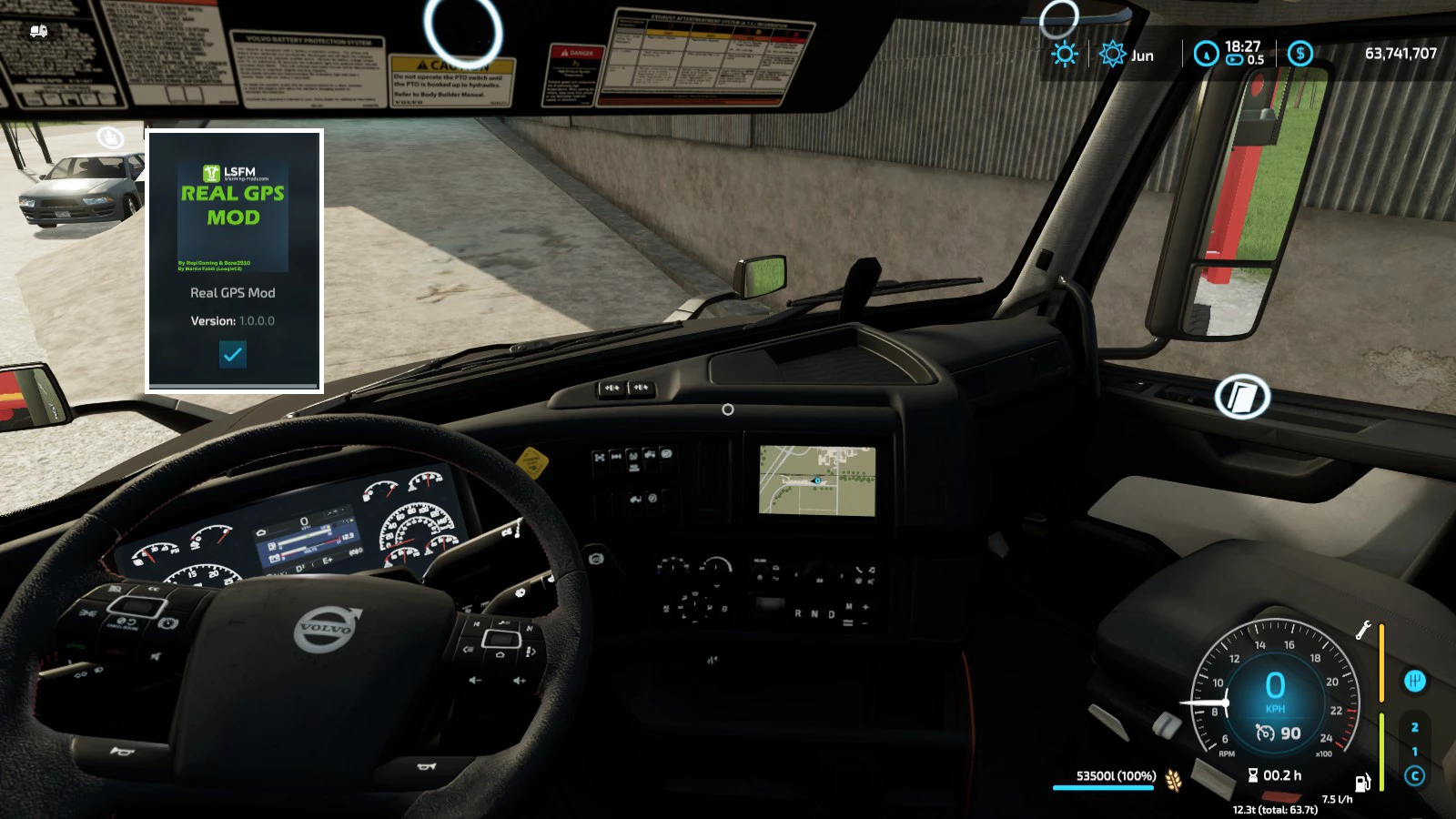The height and width of the screenshot is (819, 1456).
Task: Select the Real GPS Mod thumbnail image
Action: point(233,217)
